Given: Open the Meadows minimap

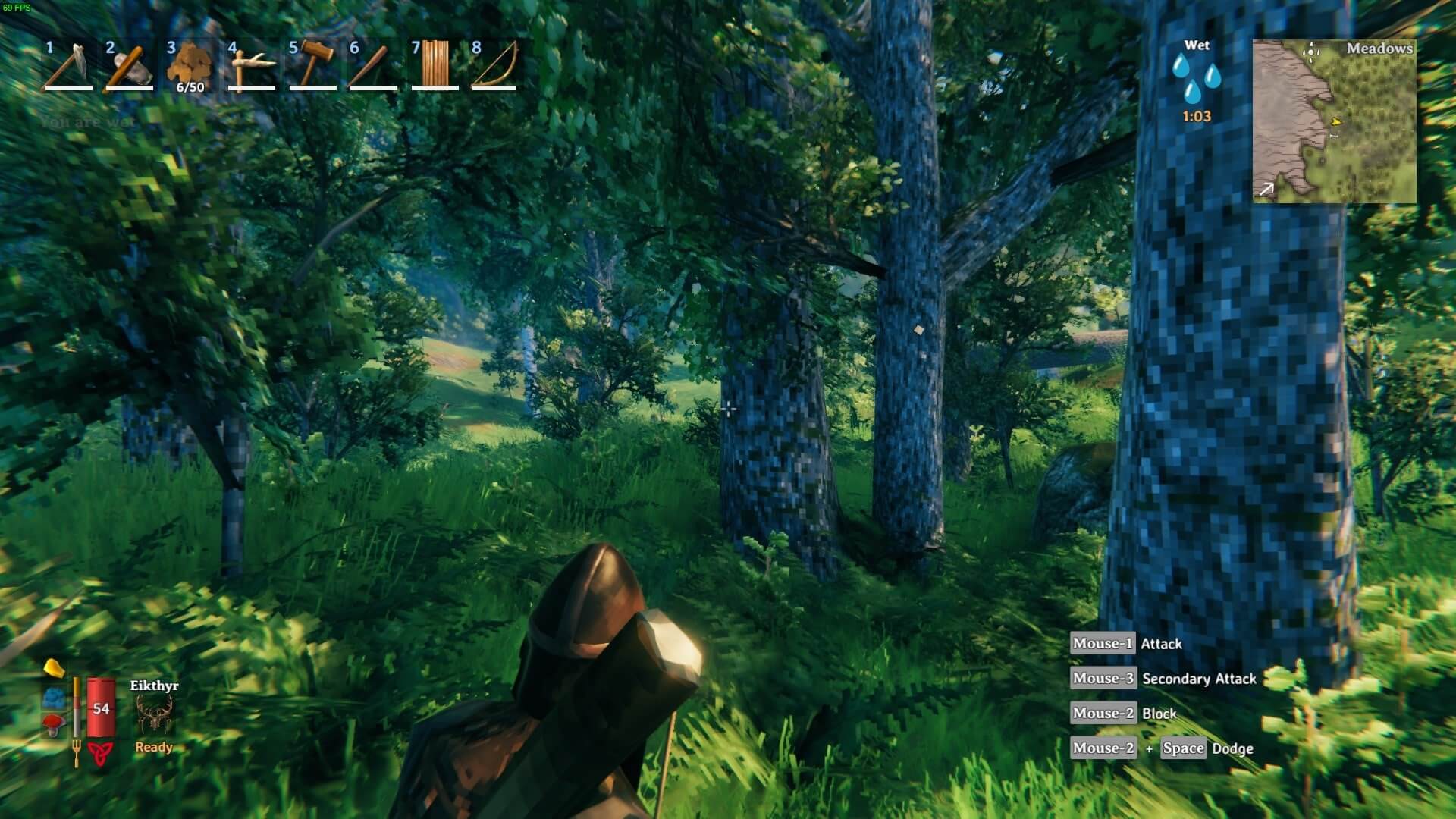Looking at the screenshot, I should point(1334,121).
